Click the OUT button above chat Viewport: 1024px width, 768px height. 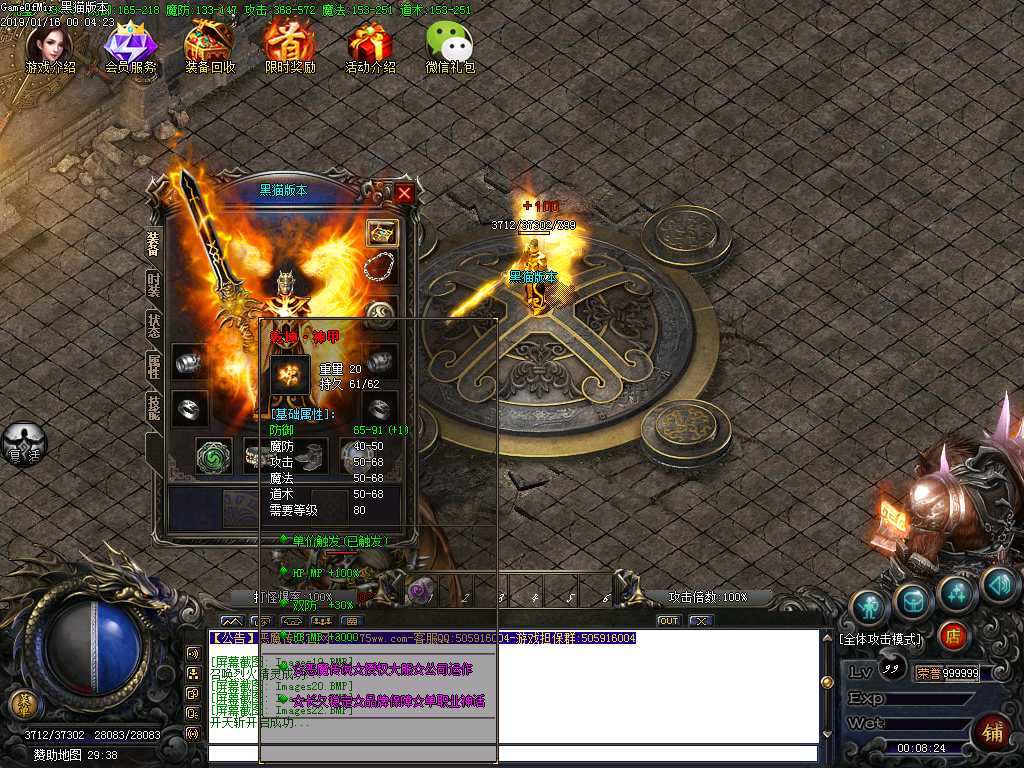click(668, 621)
